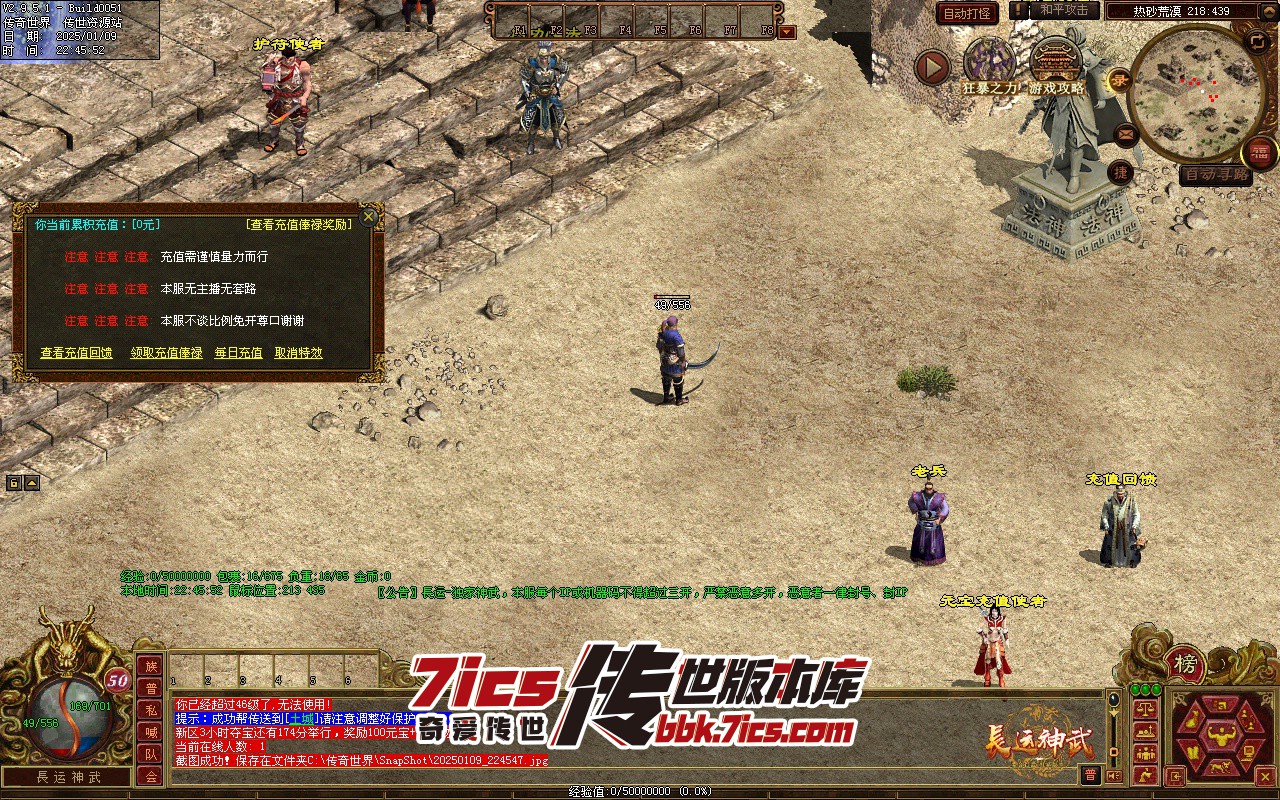Switch chat to the 私 private channel
The width and height of the screenshot is (1280, 800).
pyautogui.click(x=150, y=710)
